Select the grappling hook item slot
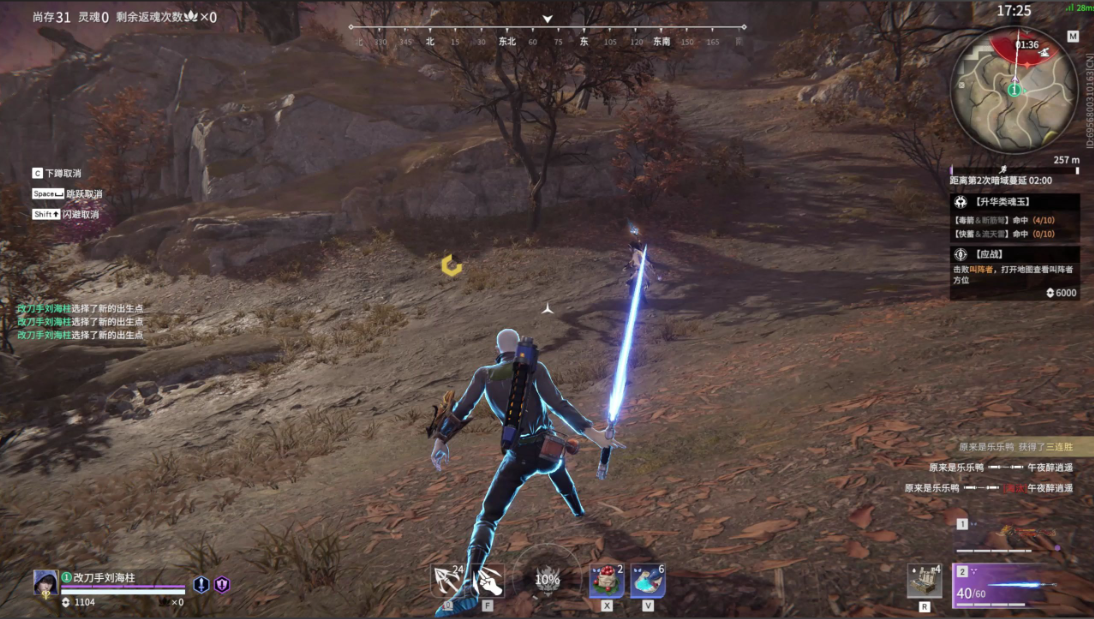1094x619 pixels. coord(447,580)
